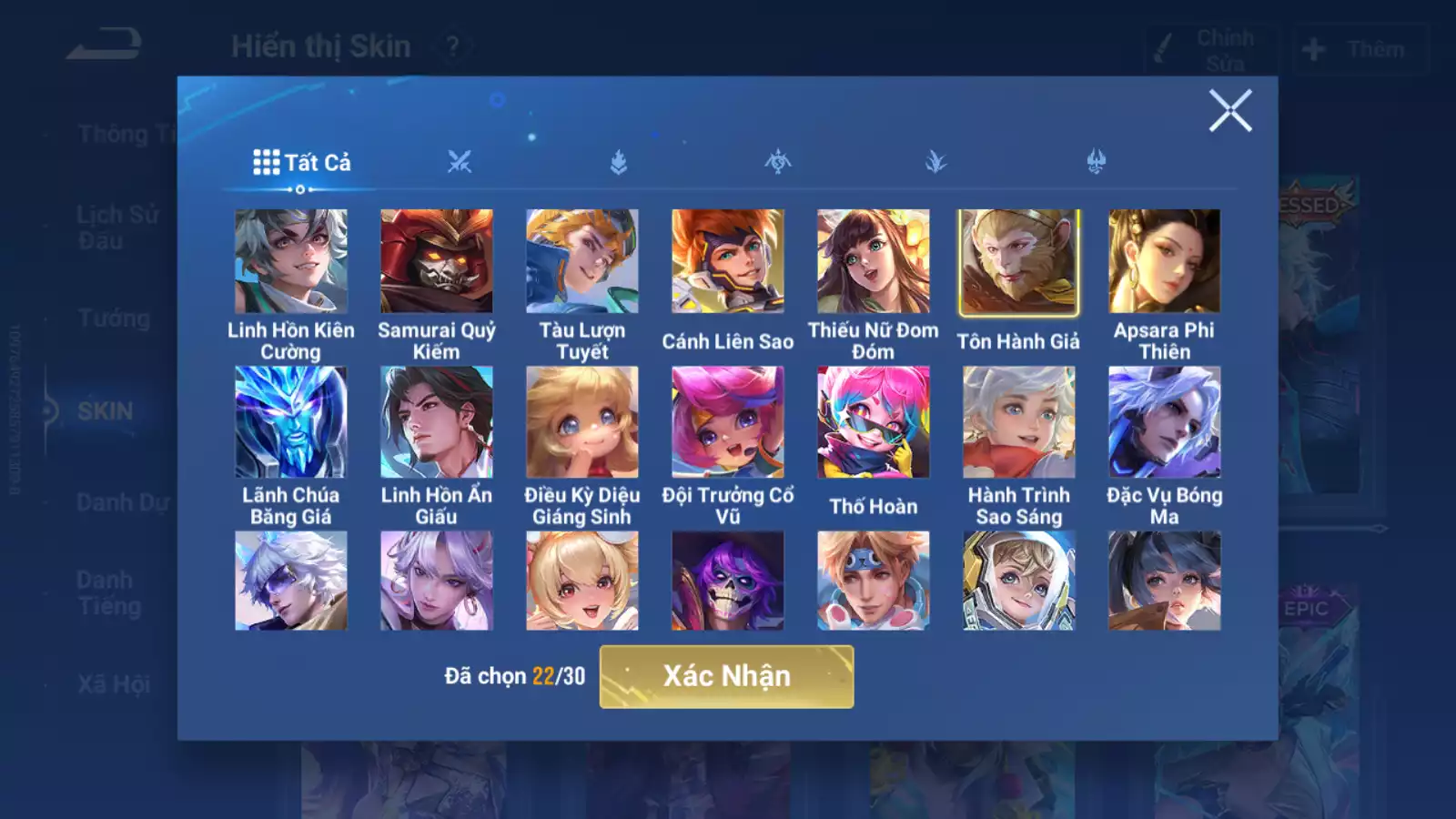The width and height of the screenshot is (1456, 819).
Task: Select the Linh Hồn Kiên Cường skin
Action: (x=291, y=261)
